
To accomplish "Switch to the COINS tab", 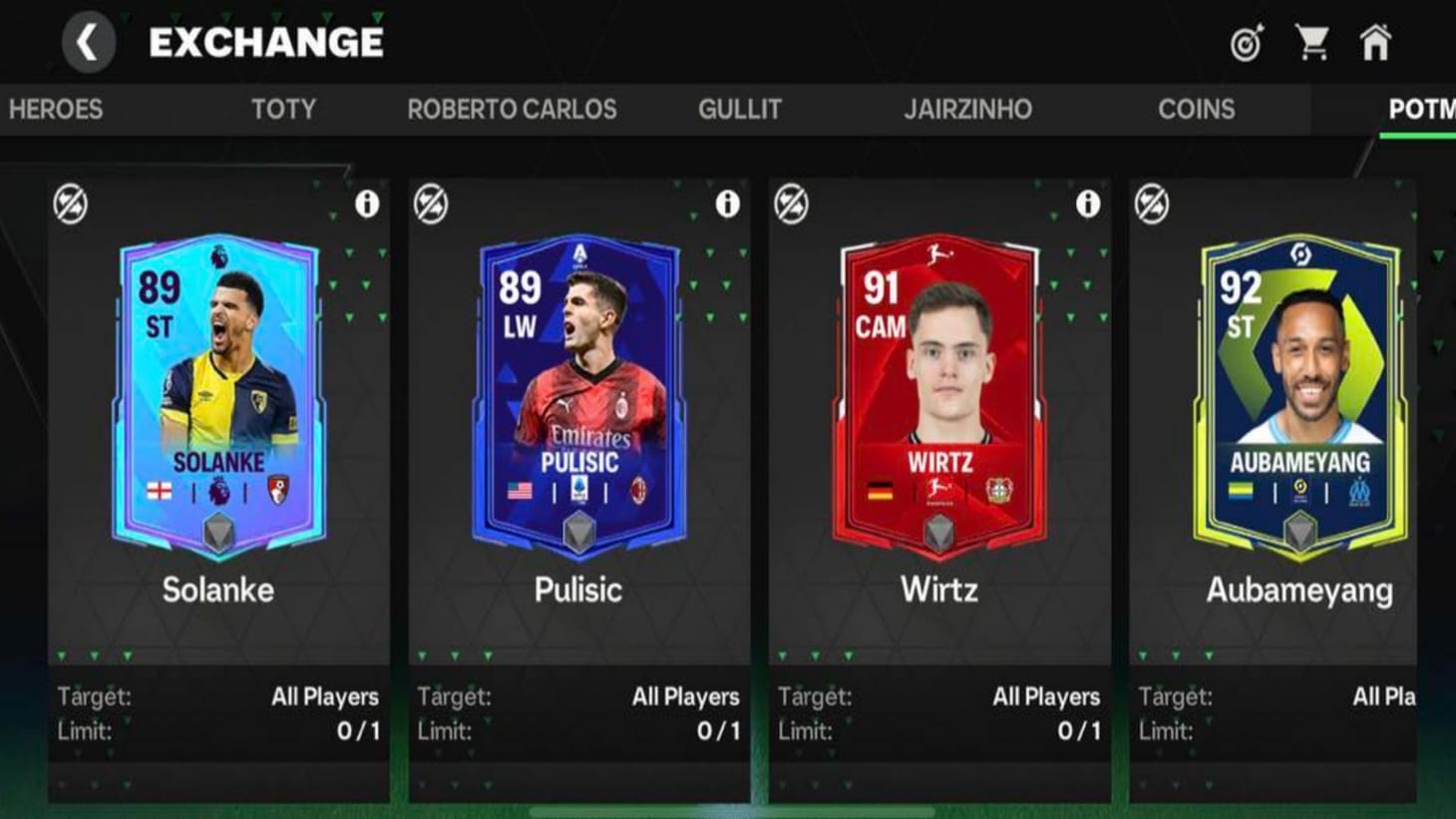I will 1196,110.
